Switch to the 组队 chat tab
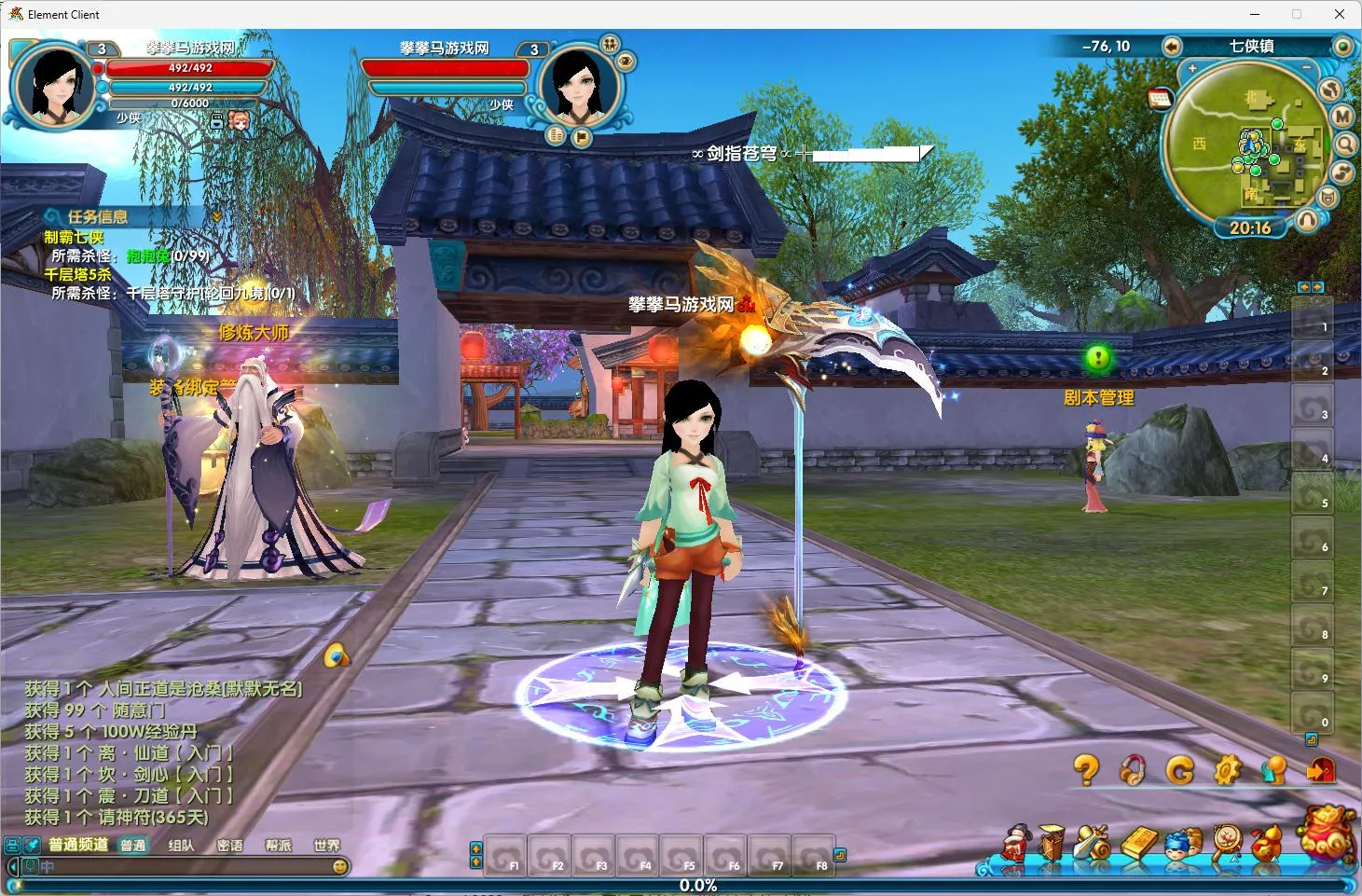Screen dimensions: 1362x896 click(x=181, y=846)
